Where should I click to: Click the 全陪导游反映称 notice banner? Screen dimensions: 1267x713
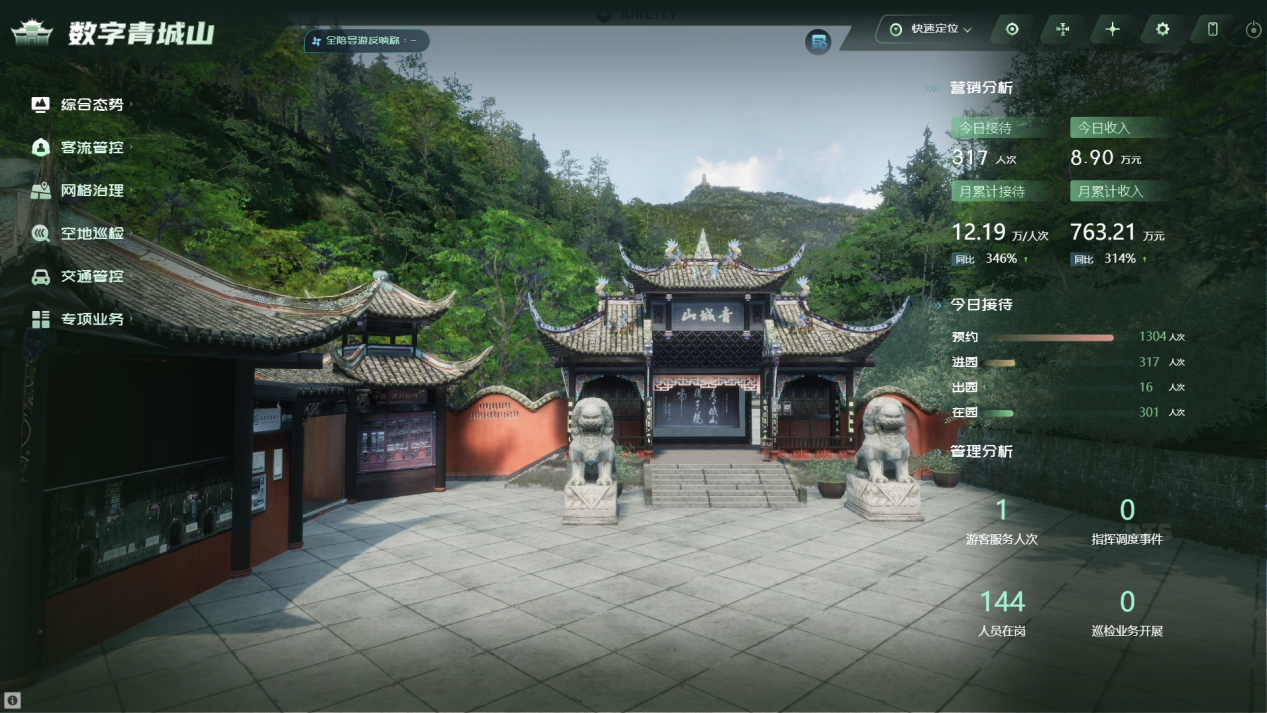(368, 41)
